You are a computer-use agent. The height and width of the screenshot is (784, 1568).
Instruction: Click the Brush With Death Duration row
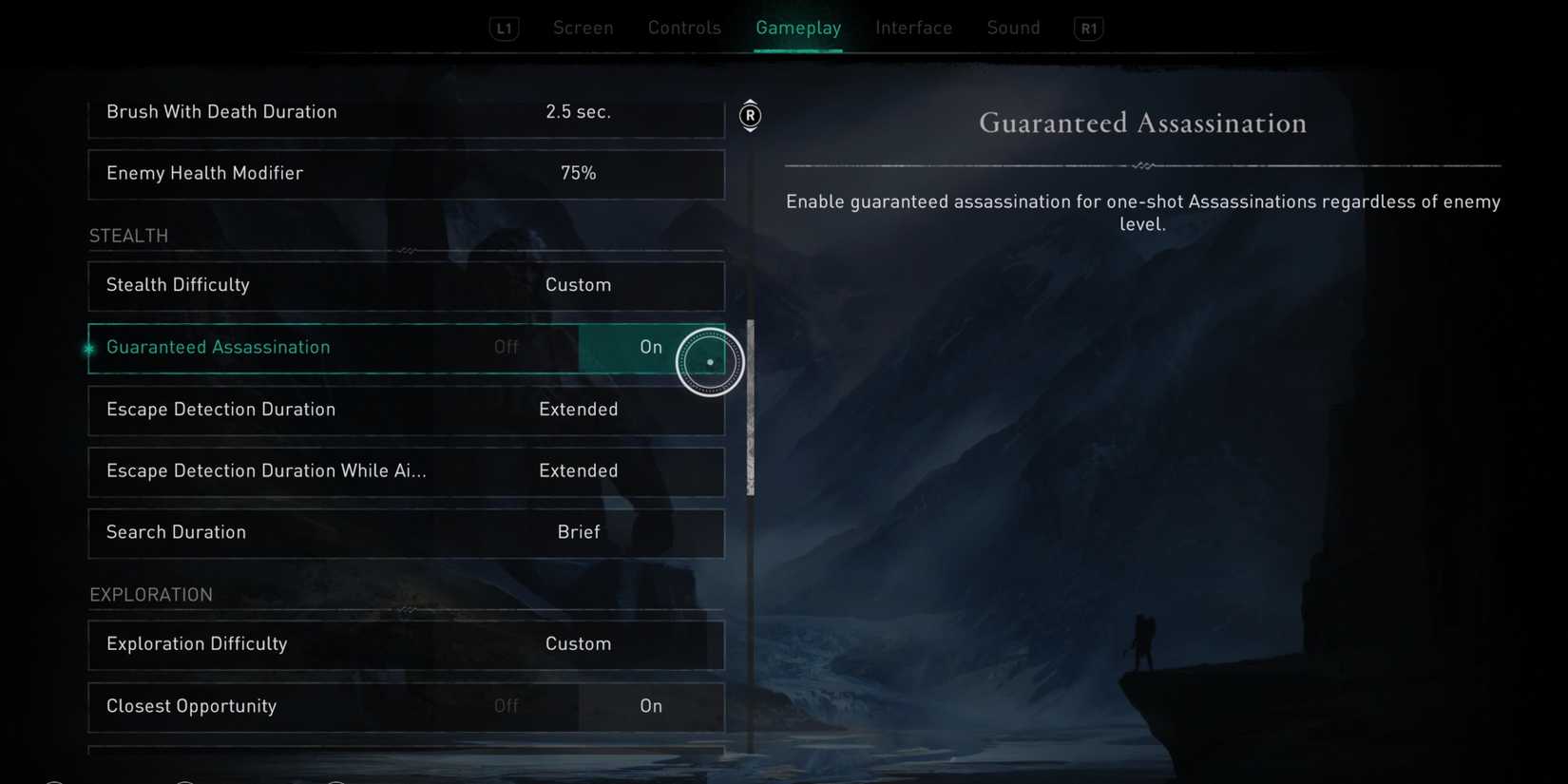click(x=407, y=112)
